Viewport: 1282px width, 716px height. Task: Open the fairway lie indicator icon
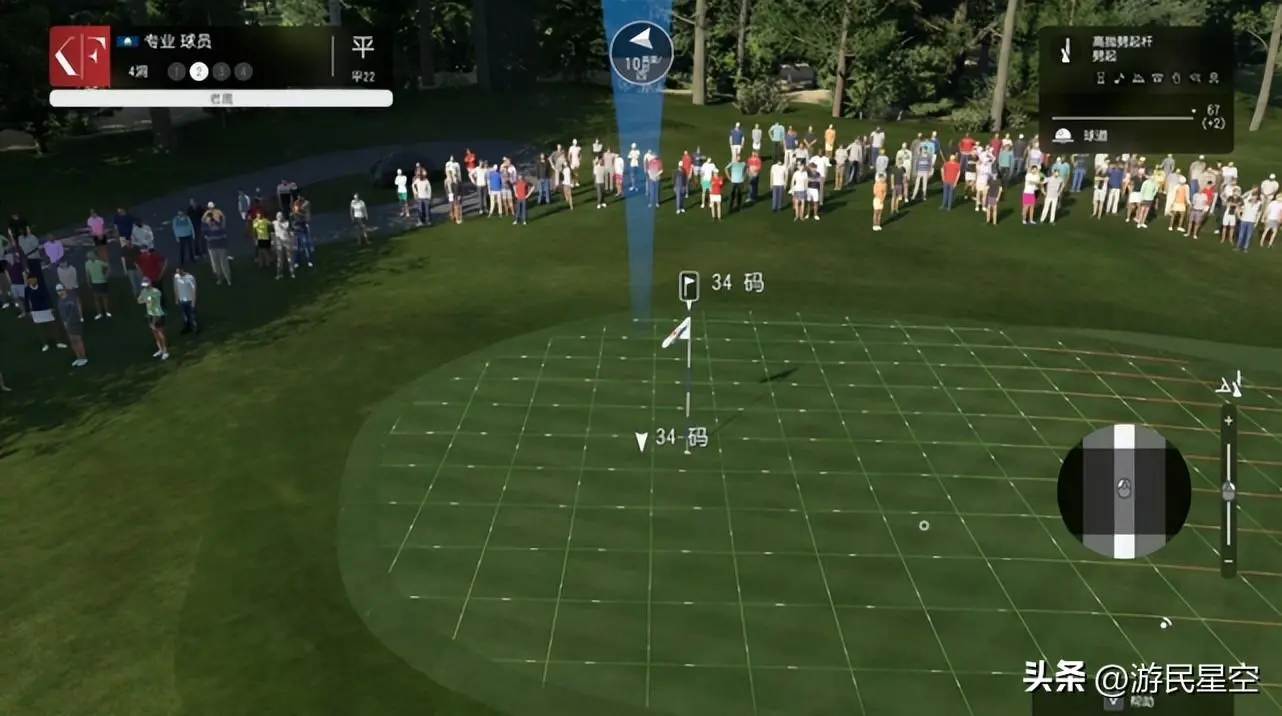pos(1063,136)
